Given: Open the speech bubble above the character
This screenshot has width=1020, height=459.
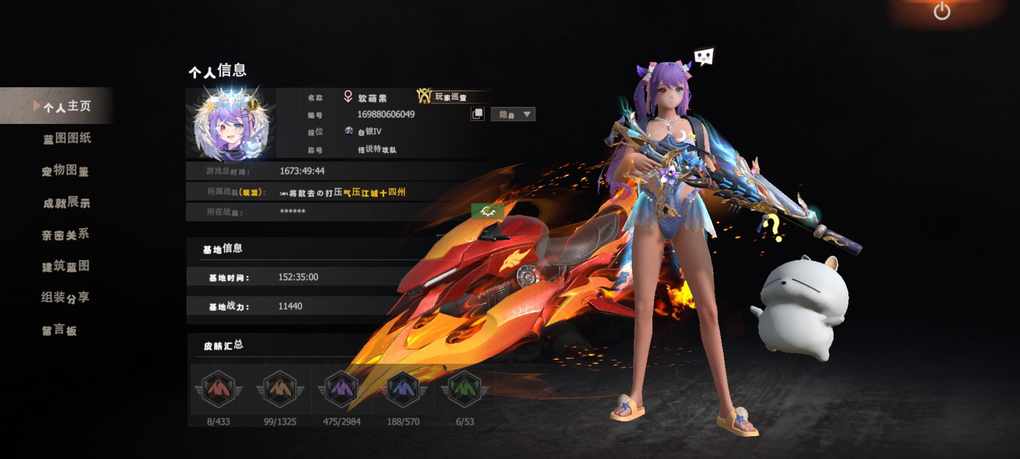Looking at the screenshot, I should coord(704,58).
